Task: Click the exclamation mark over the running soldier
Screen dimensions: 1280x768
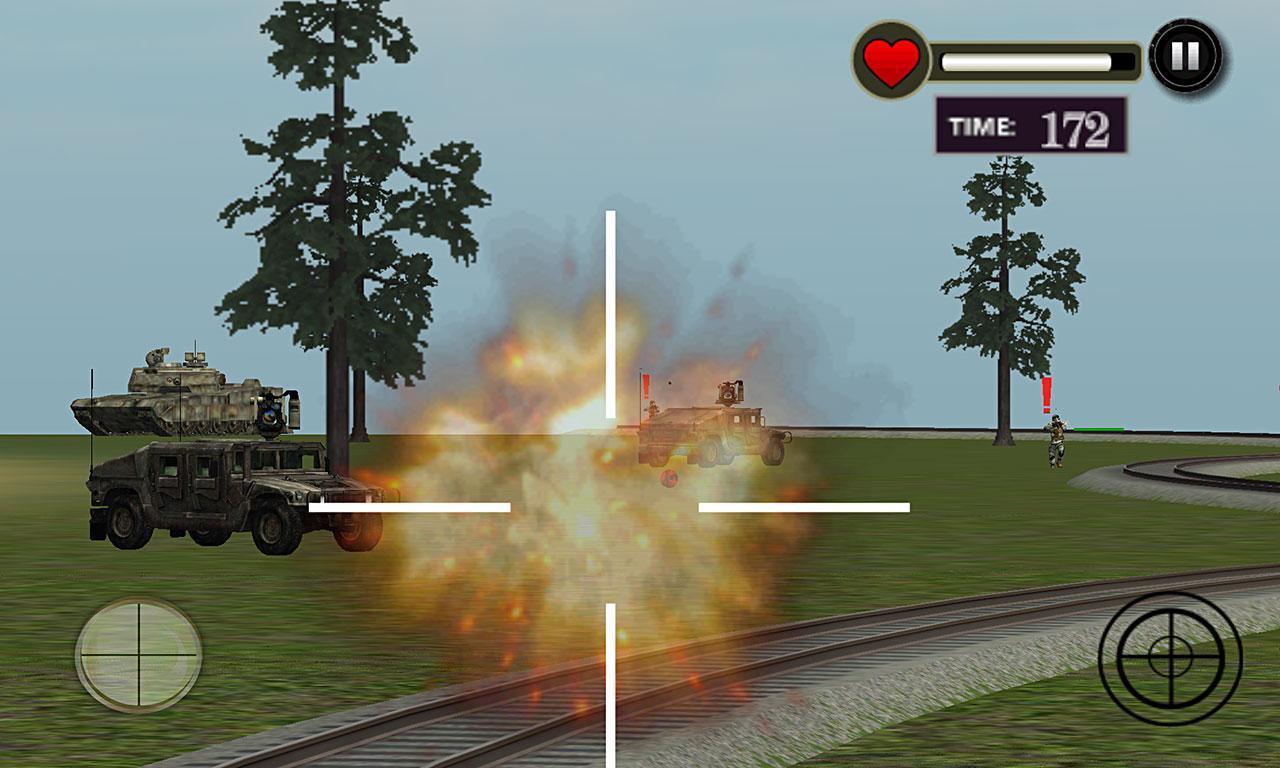Action: point(1046,392)
